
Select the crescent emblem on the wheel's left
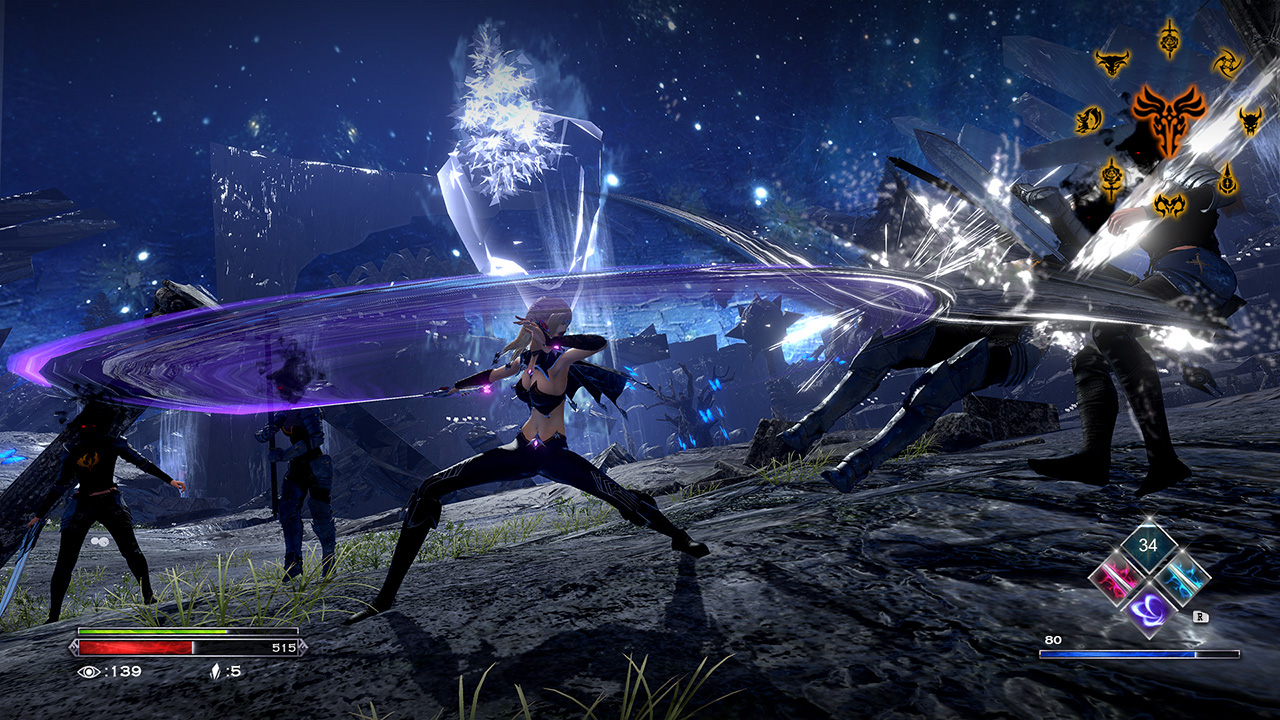[x=1090, y=118]
